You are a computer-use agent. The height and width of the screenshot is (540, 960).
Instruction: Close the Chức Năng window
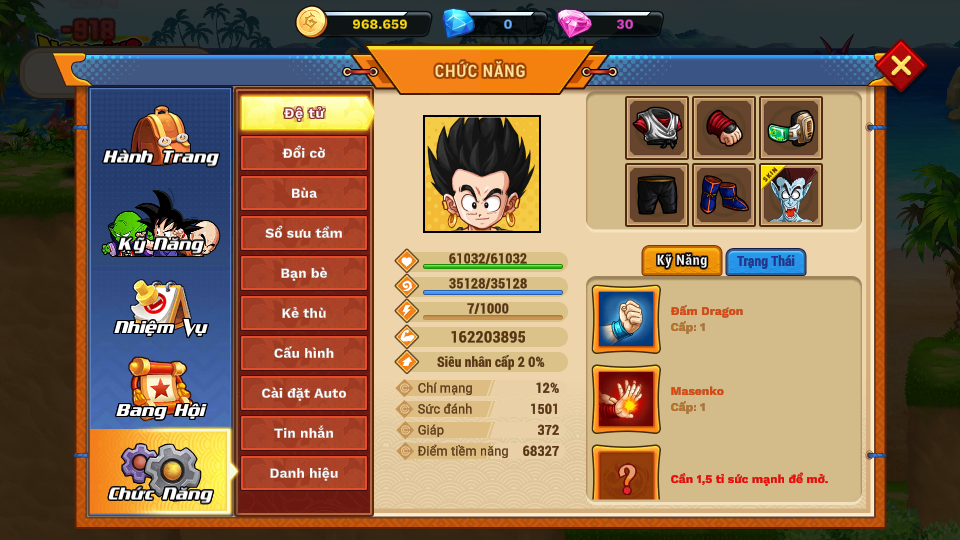point(900,66)
